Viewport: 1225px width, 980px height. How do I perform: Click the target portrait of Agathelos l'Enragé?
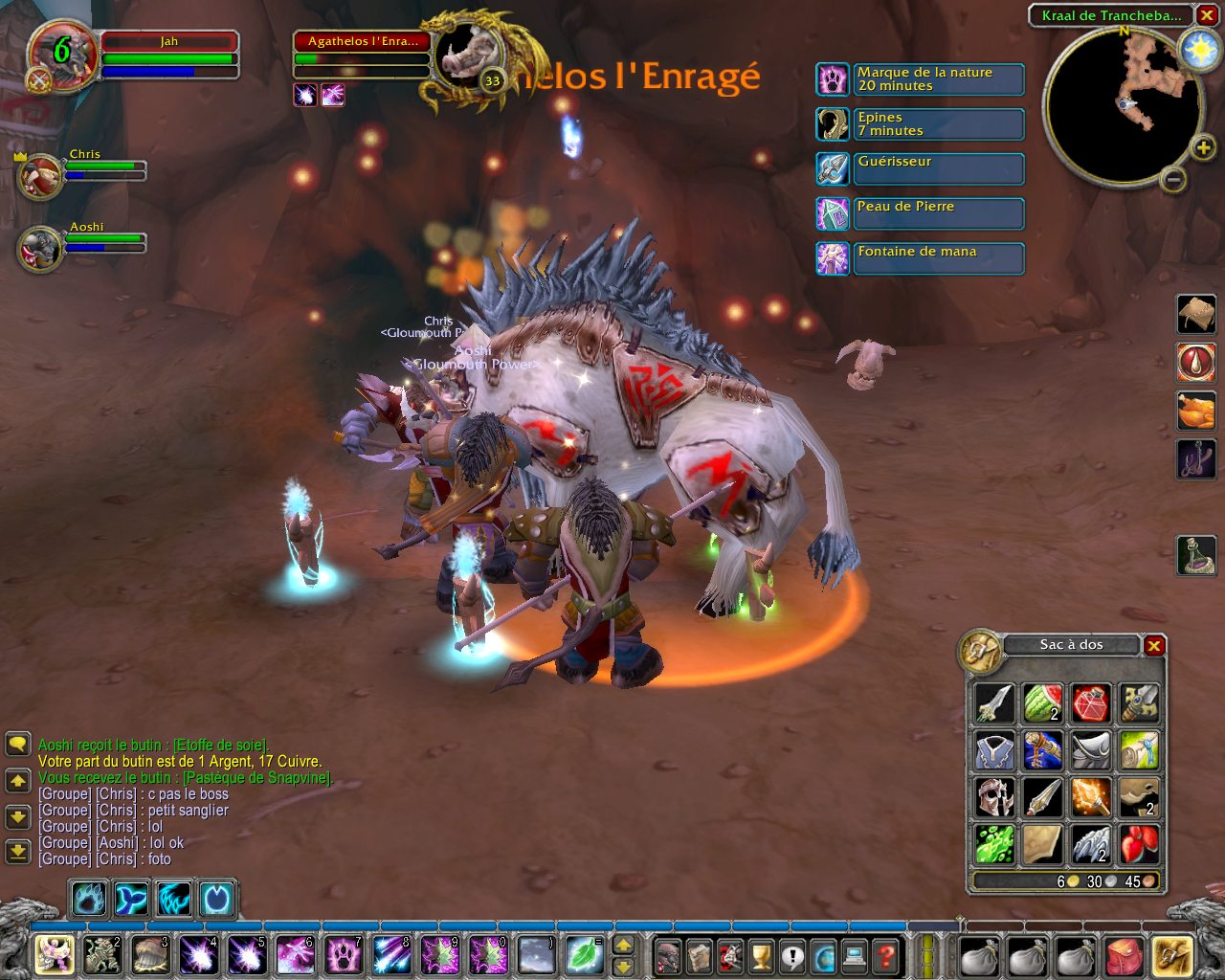467,55
